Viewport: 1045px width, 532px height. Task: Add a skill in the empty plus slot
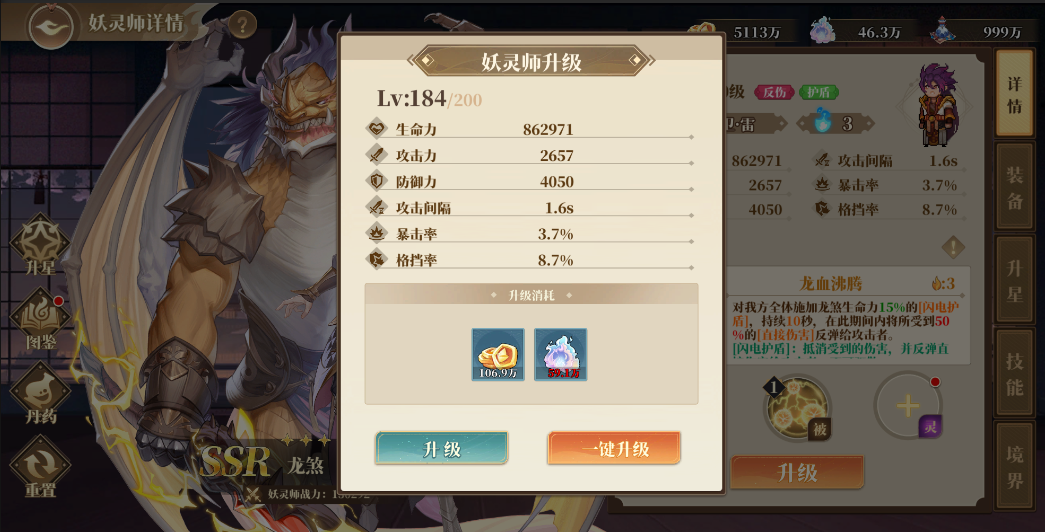[907, 406]
